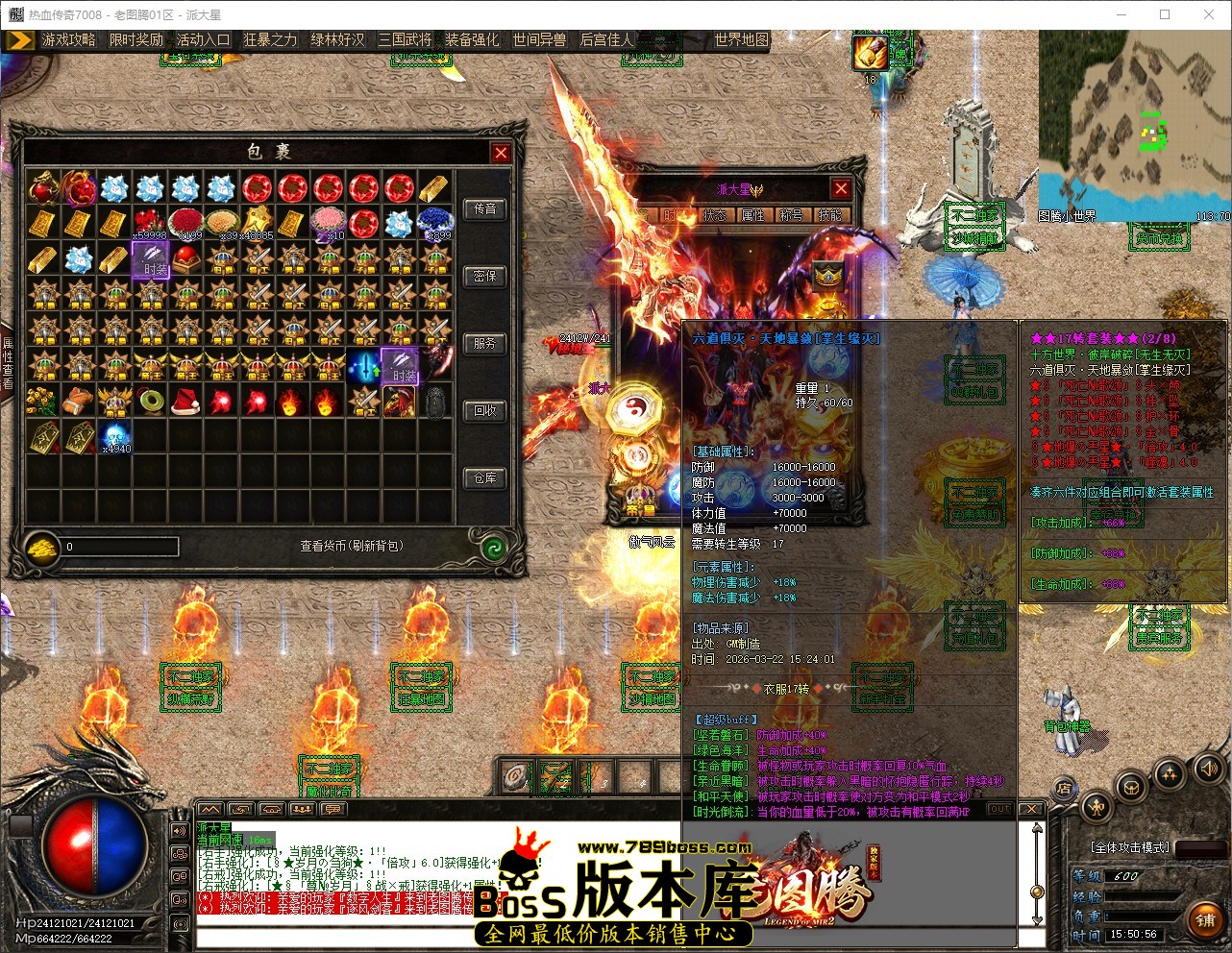Switch to the 属性 tab in character window
Image resolution: width=1232 pixels, height=953 pixels.
[753, 215]
